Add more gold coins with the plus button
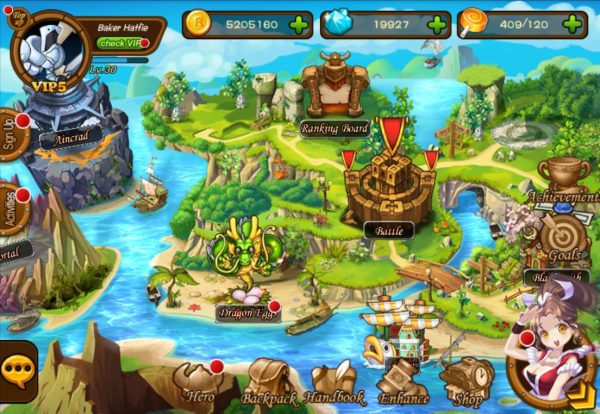Image resolution: width=600 pixels, height=414 pixels. click(x=296, y=24)
